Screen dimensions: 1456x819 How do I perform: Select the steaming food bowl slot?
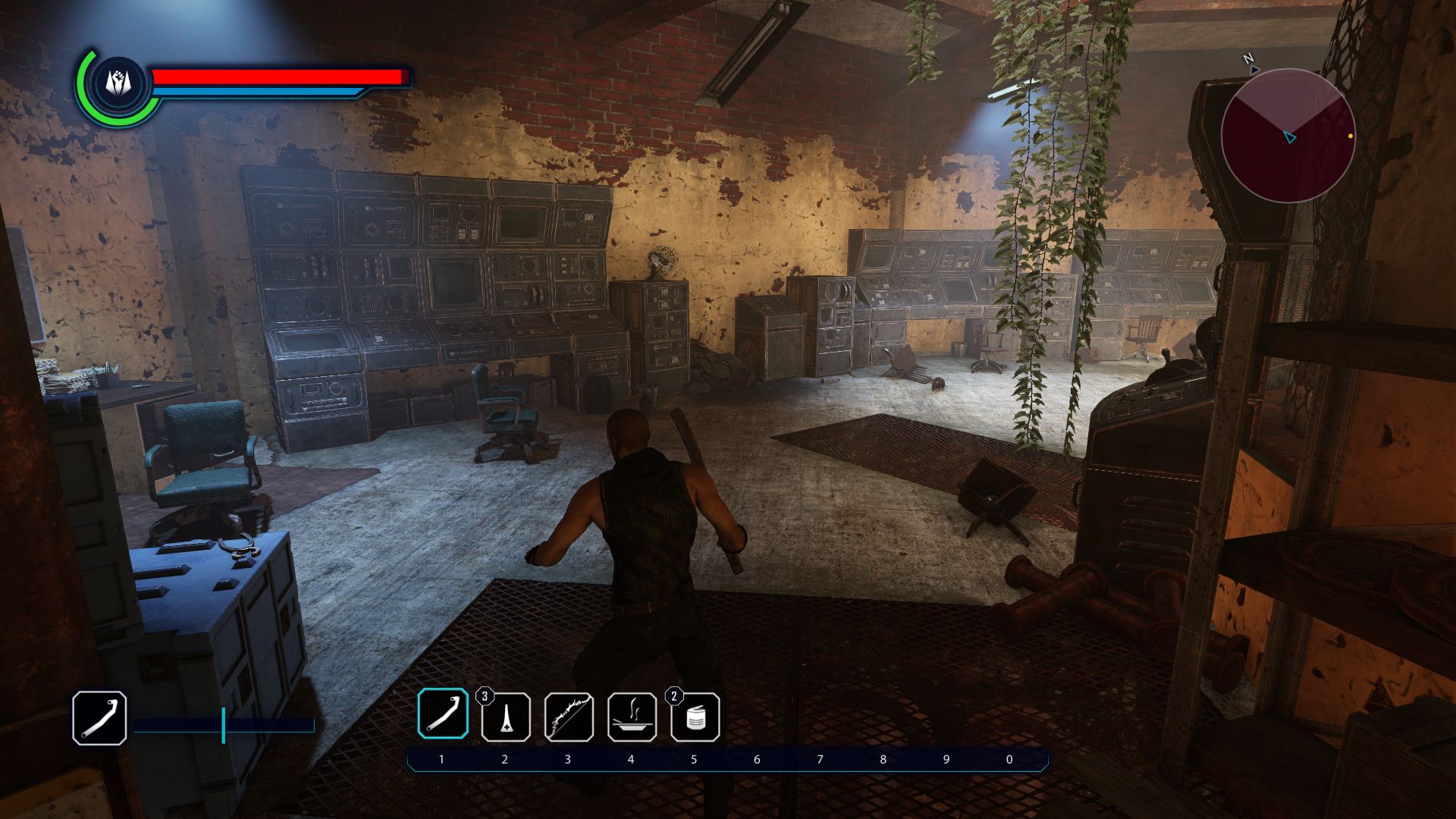click(x=632, y=717)
